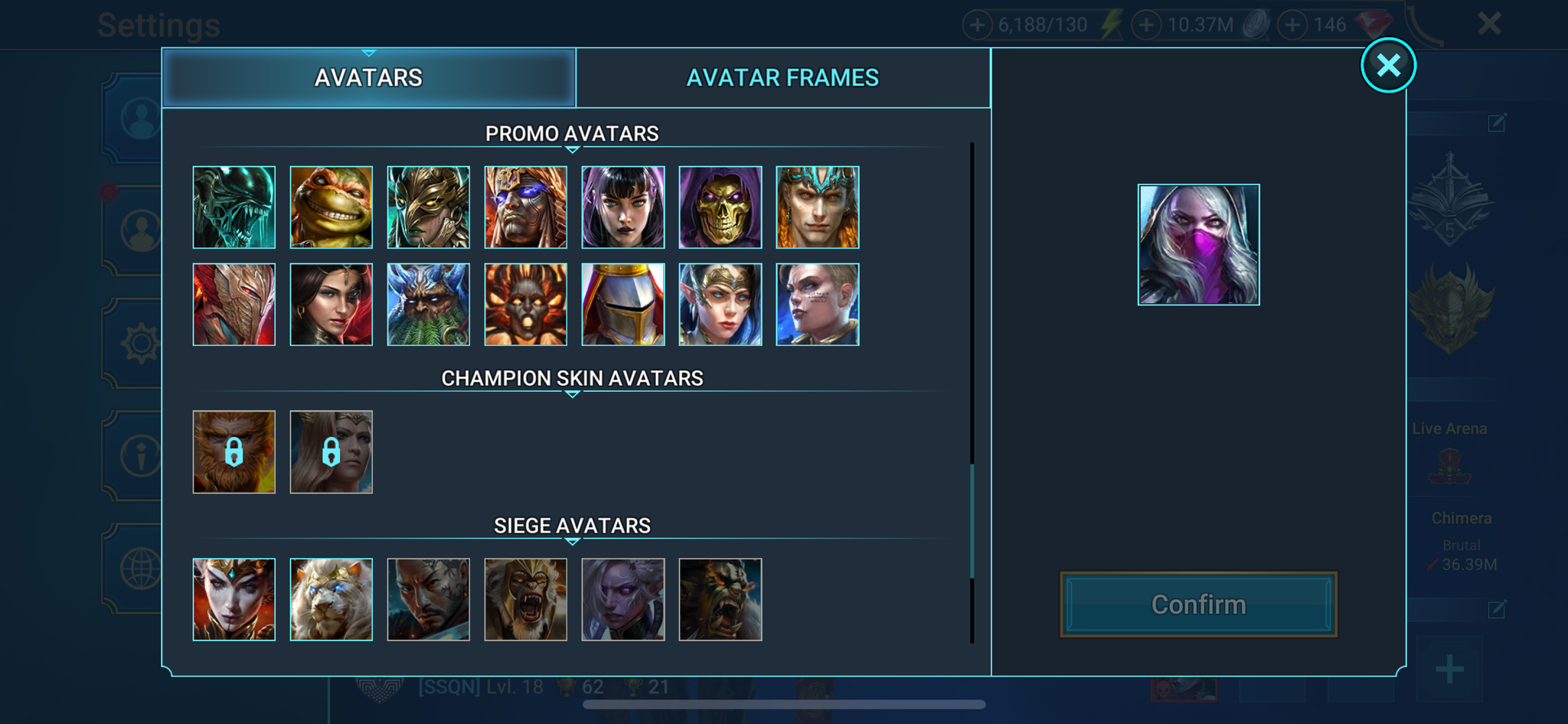Select the locked monkey king skin avatar
This screenshot has width=1568, height=724.
234,452
